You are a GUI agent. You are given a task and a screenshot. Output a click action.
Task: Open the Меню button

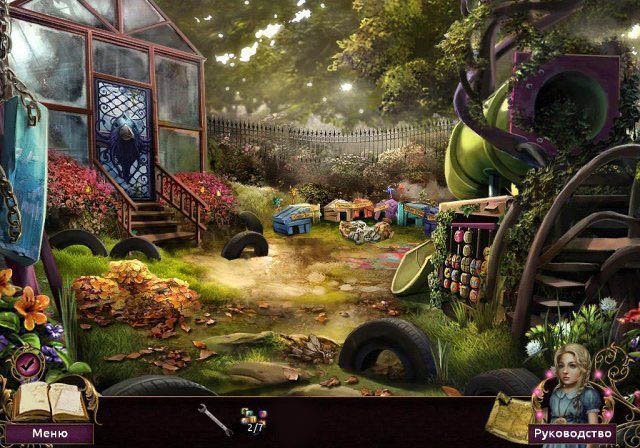pyautogui.click(x=49, y=434)
